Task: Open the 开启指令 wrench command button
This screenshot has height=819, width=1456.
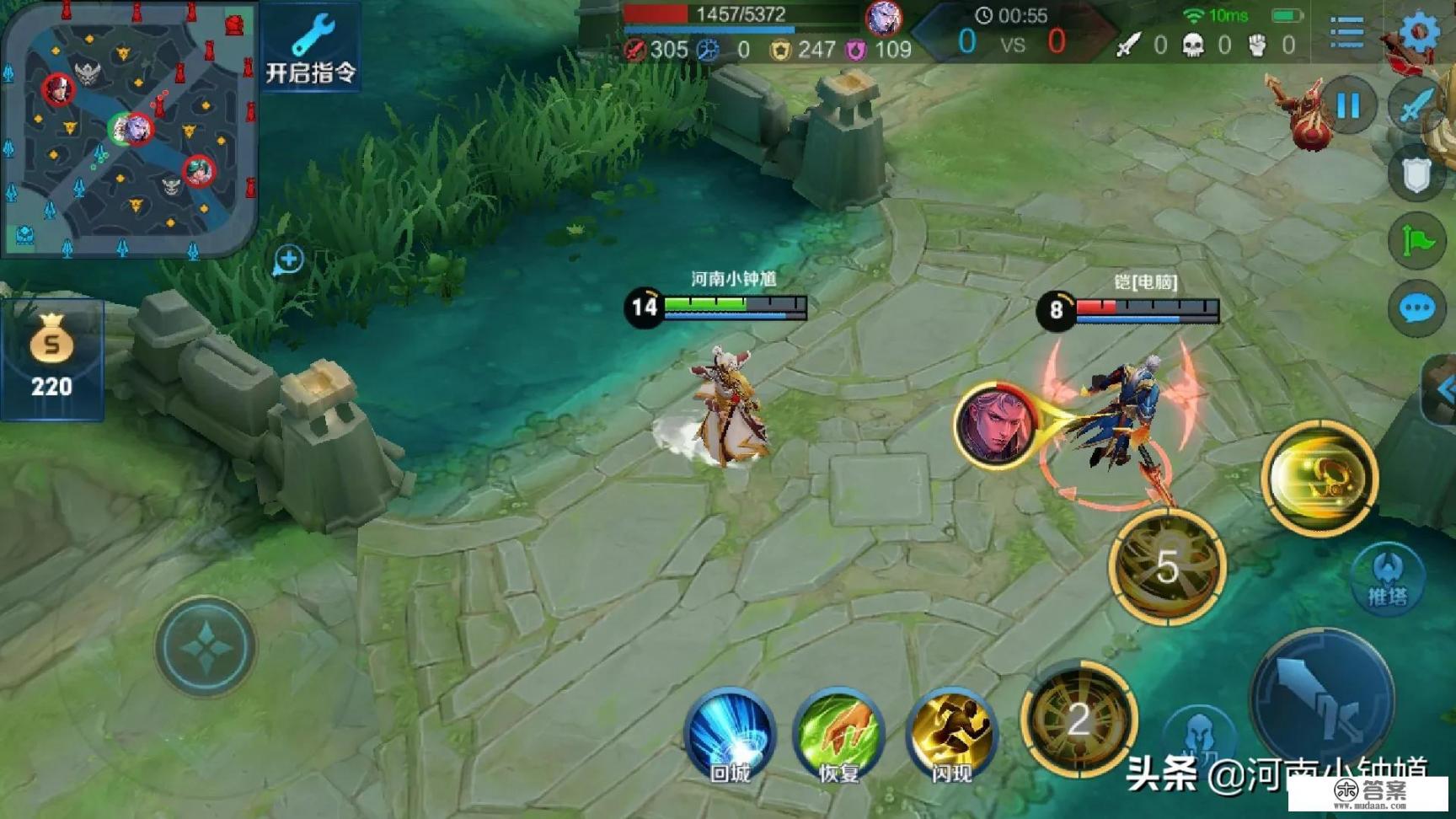Action: [x=310, y=49]
